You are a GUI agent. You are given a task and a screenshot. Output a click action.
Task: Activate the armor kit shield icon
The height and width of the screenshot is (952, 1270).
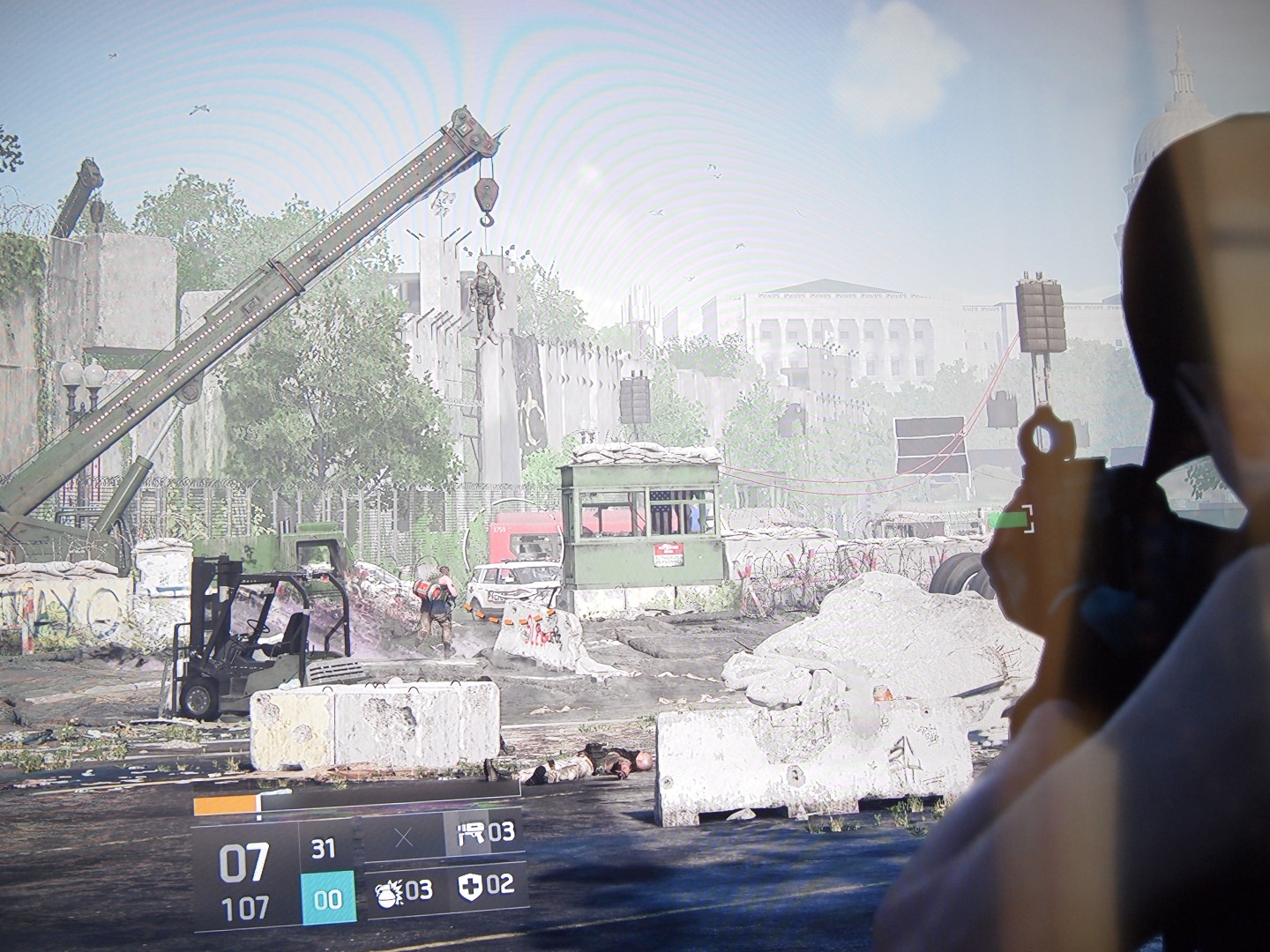[x=470, y=885]
